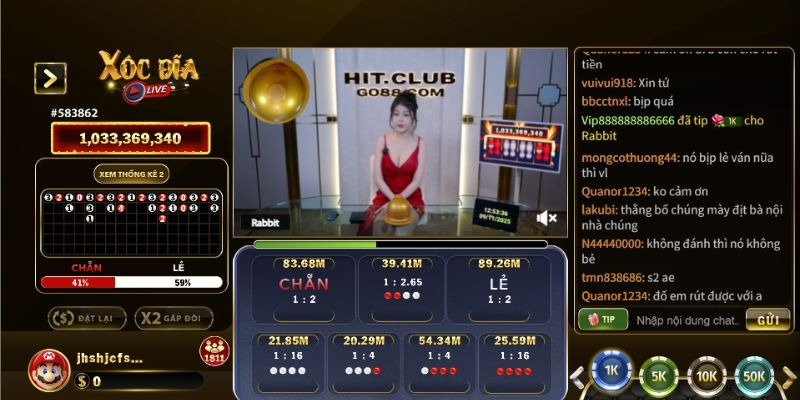Choose the 50K chip
Image resolution: width=800 pixels, height=400 pixels.
pyautogui.click(x=753, y=376)
